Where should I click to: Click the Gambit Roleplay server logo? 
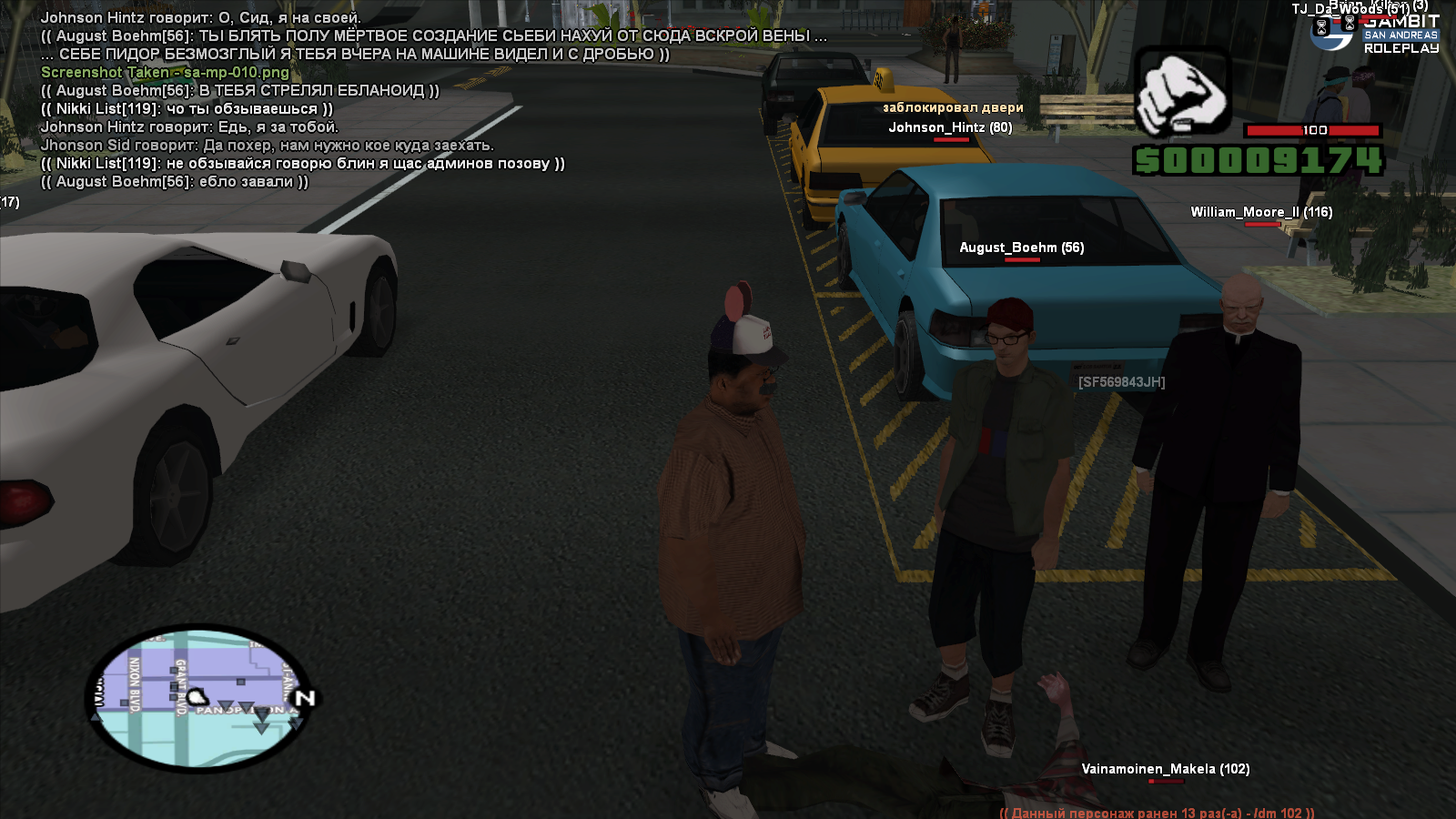pyautogui.click(x=1377, y=34)
